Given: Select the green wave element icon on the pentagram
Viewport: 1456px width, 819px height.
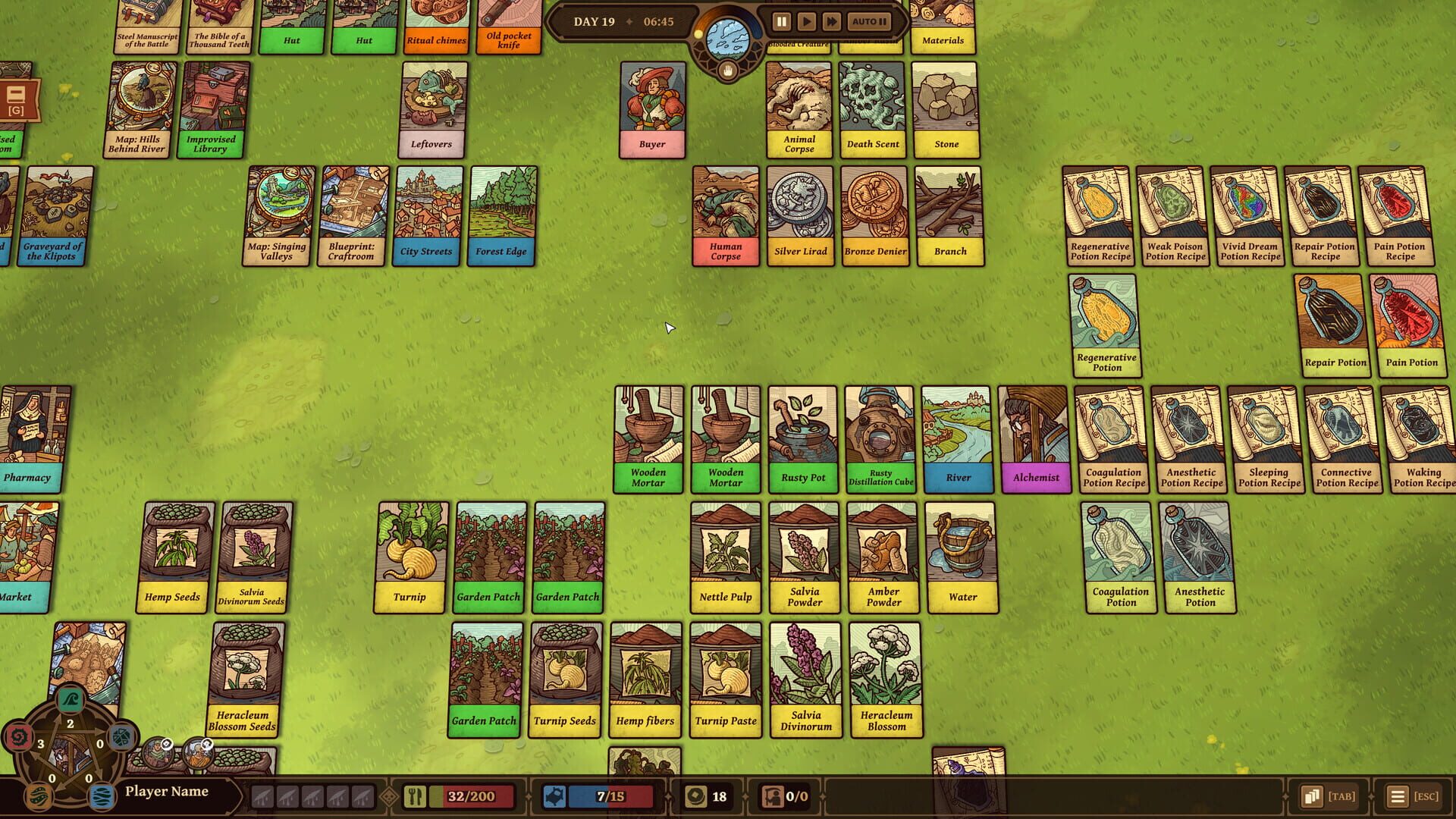Looking at the screenshot, I should coord(69,700).
